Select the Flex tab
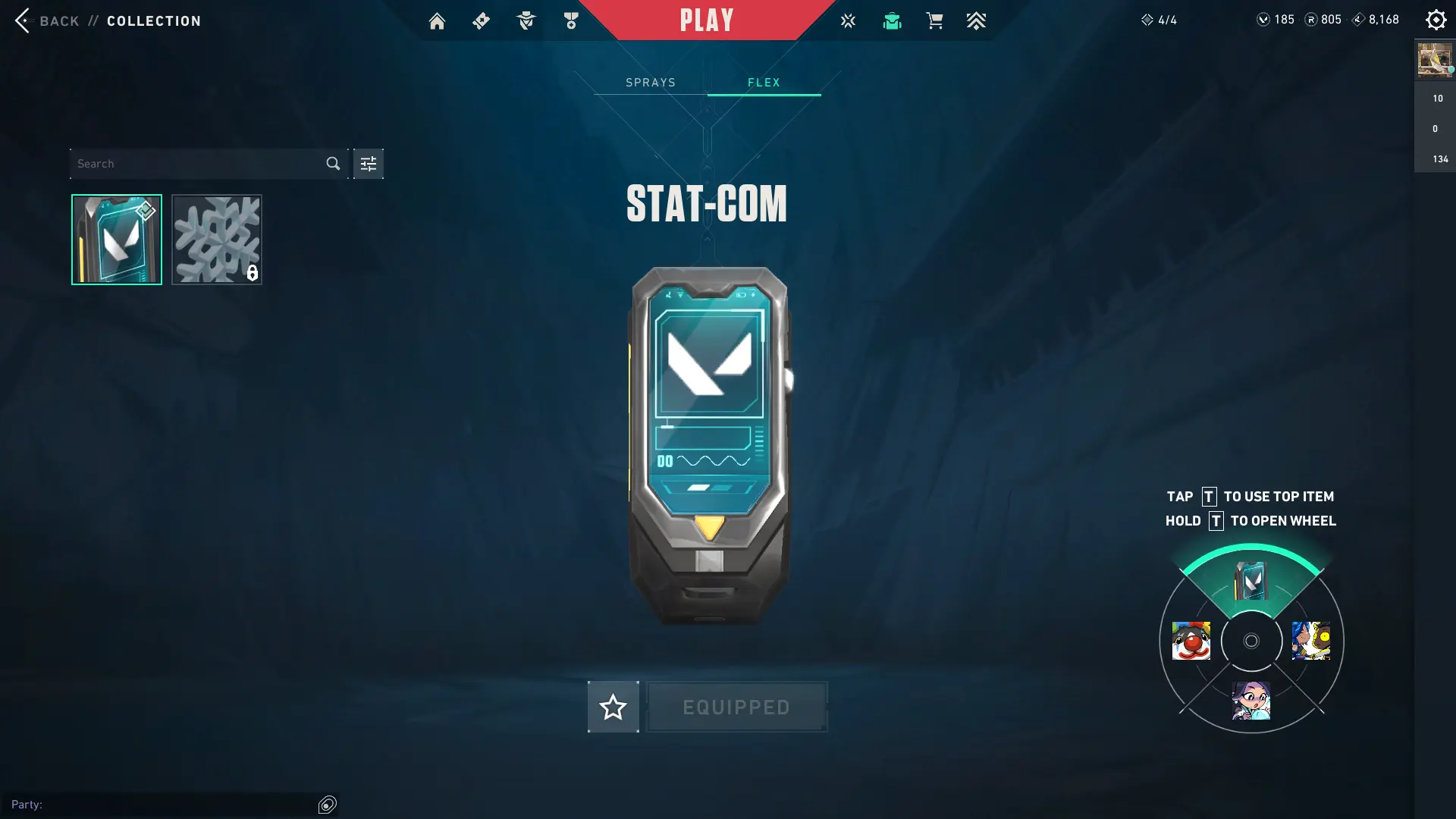 (764, 83)
